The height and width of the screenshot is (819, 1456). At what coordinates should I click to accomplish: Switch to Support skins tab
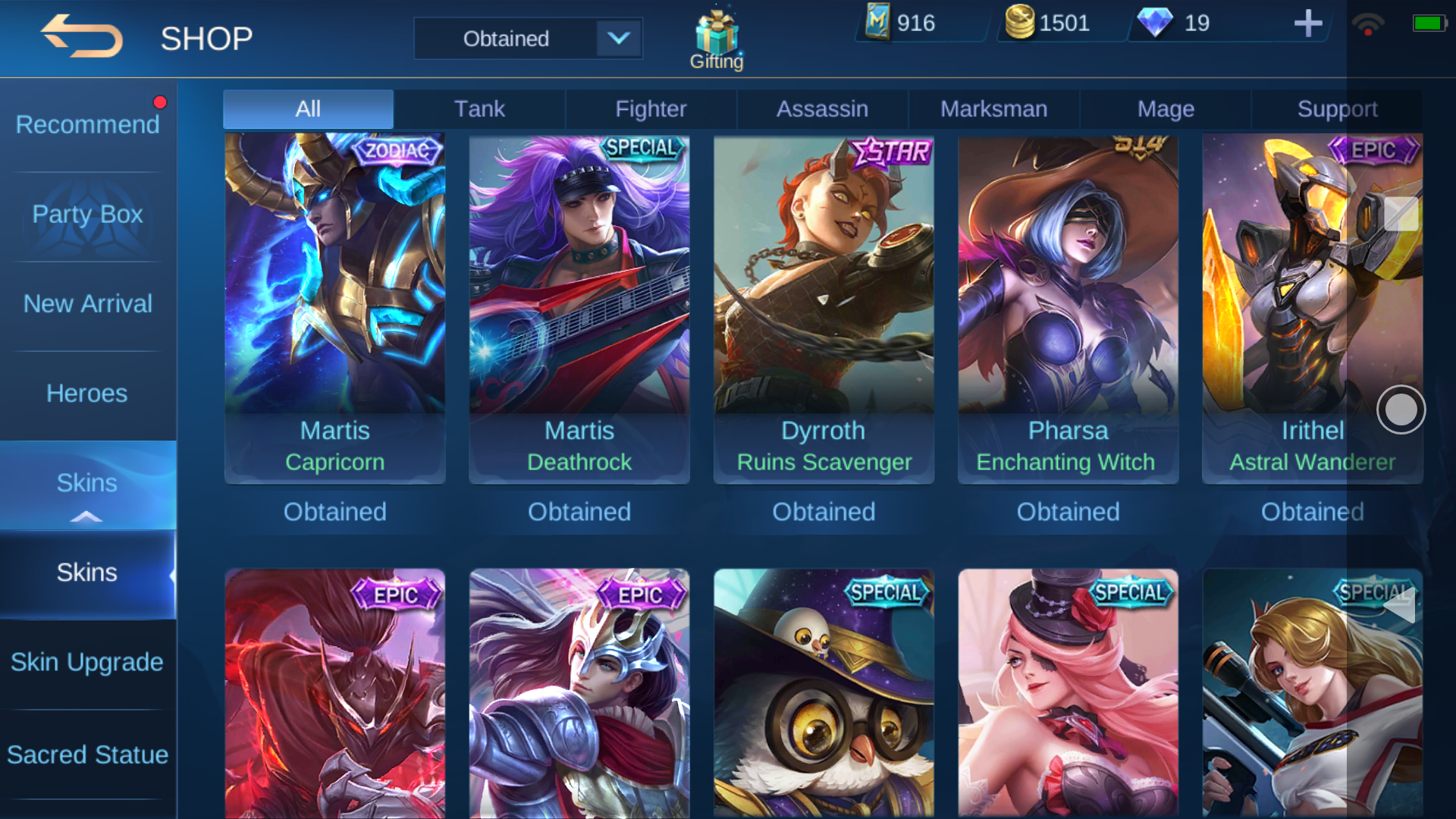pyautogui.click(x=1337, y=109)
